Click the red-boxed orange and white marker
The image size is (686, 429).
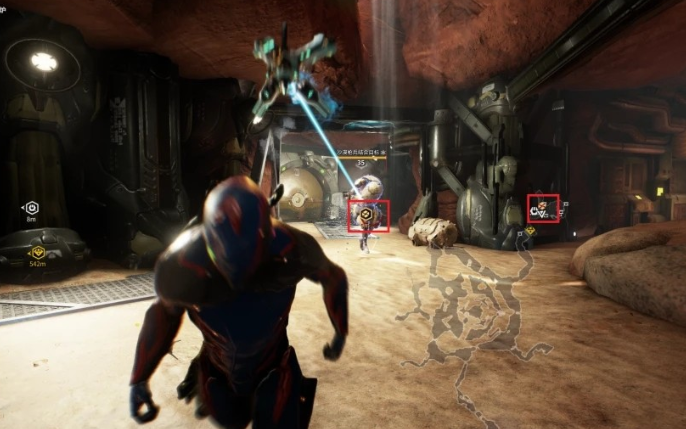click(542, 208)
